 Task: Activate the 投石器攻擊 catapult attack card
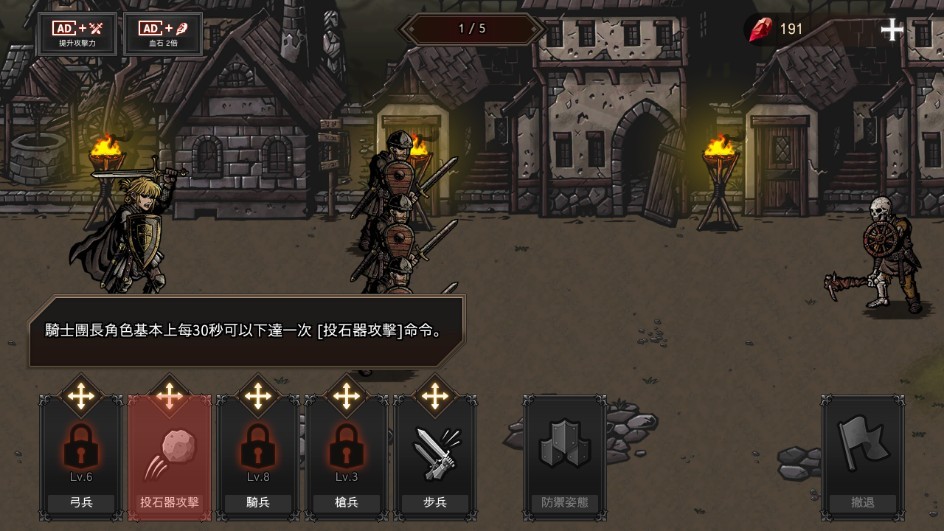pos(169,456)
